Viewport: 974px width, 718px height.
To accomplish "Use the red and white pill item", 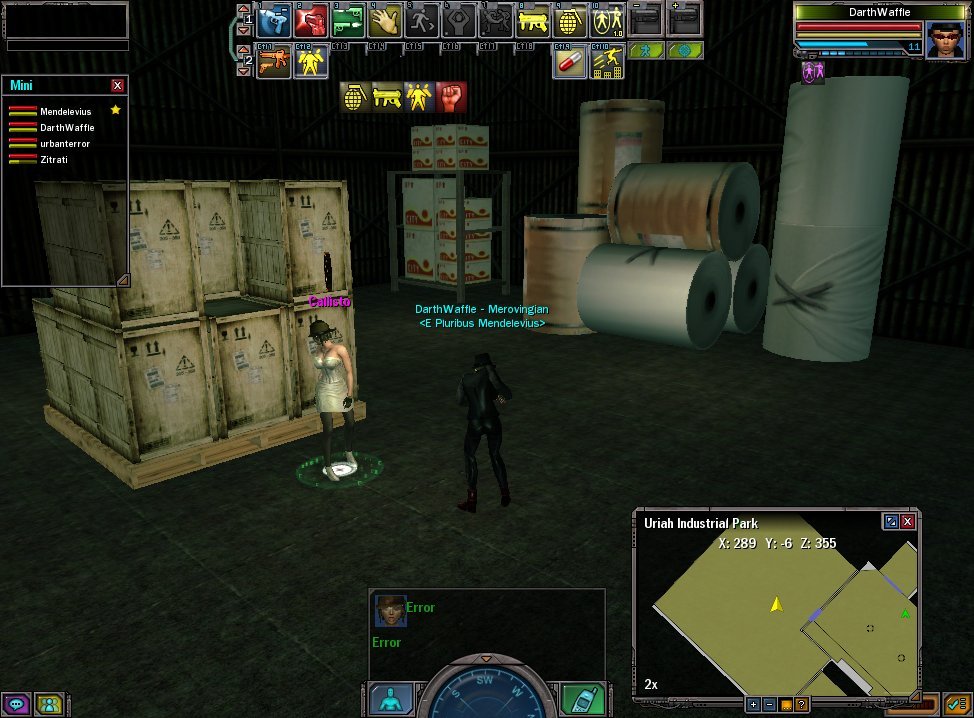I will coord(570,62).
